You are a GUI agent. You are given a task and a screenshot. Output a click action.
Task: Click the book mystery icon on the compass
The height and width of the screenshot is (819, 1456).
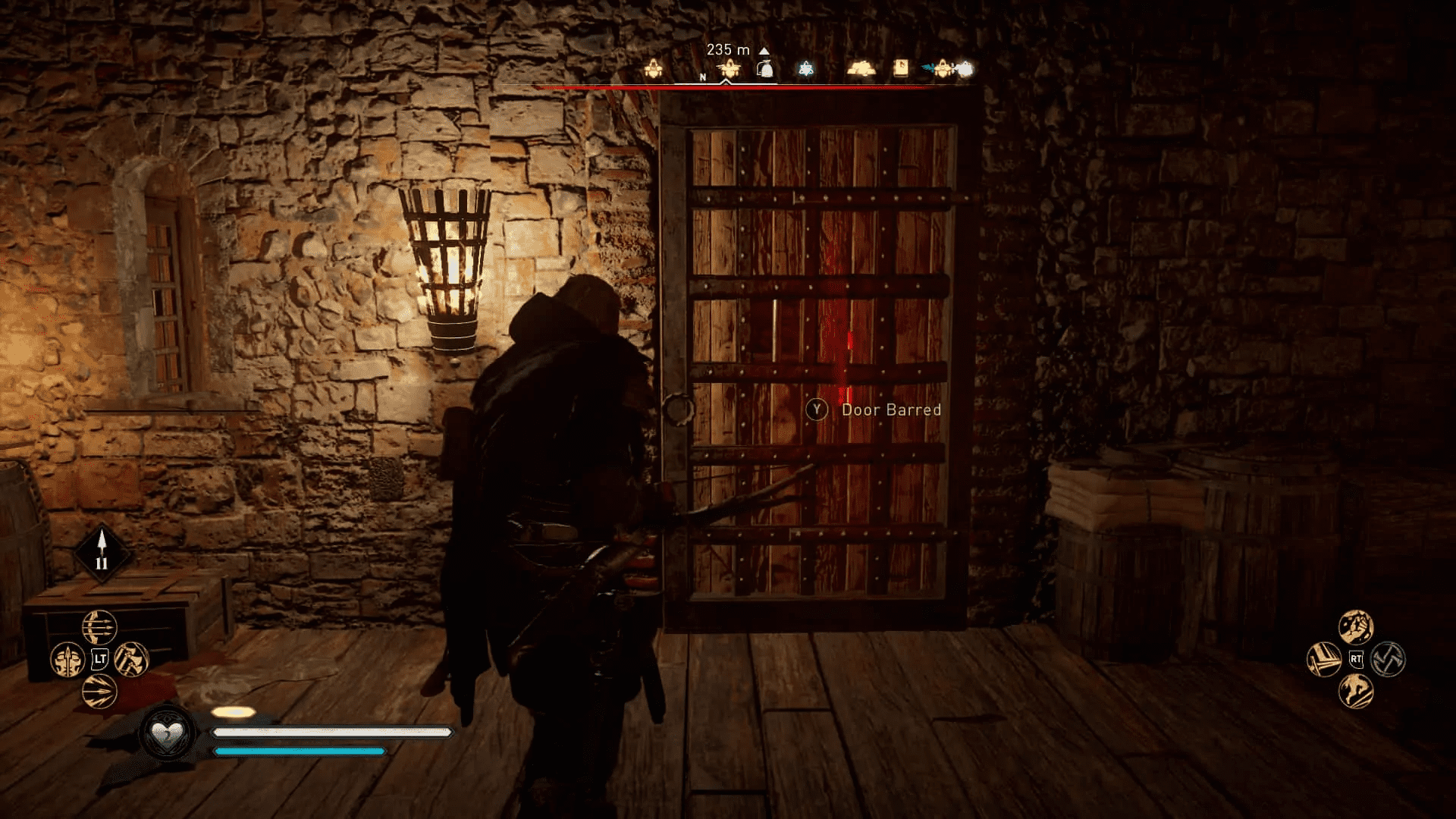900,67
